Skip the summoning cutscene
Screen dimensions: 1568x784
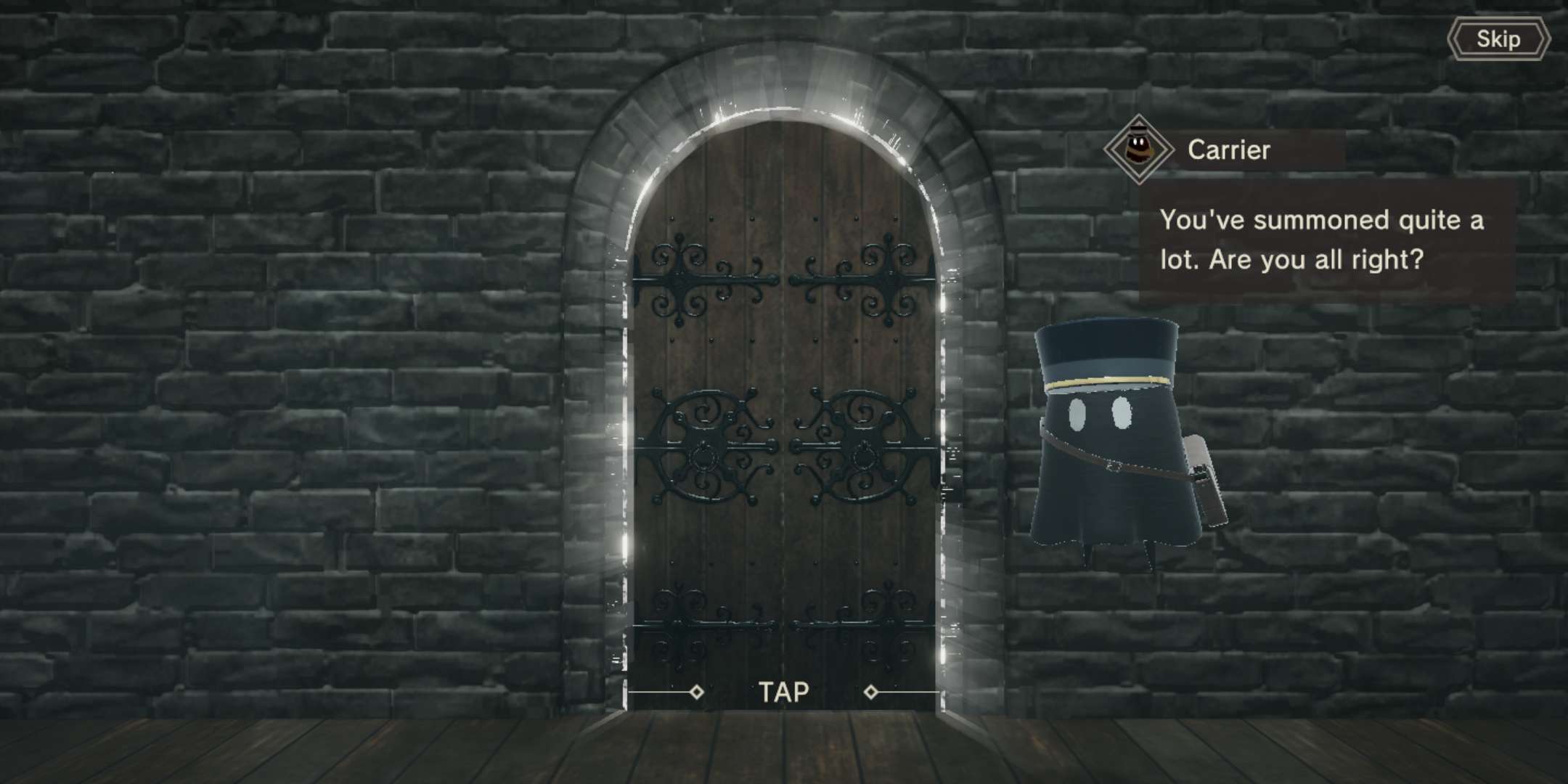[1498, 39]
